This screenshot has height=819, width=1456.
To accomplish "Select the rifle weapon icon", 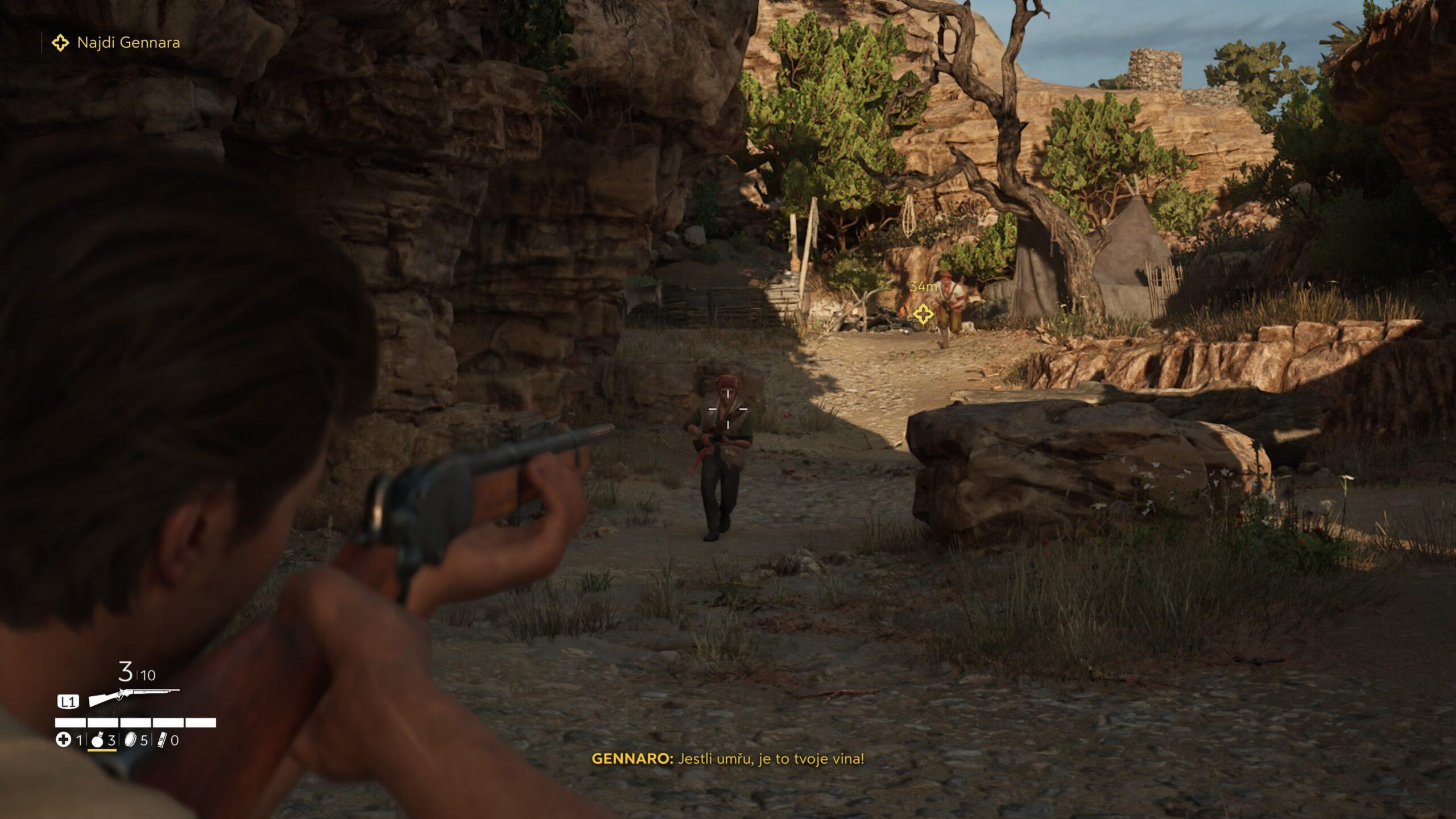I will (134, 697).
